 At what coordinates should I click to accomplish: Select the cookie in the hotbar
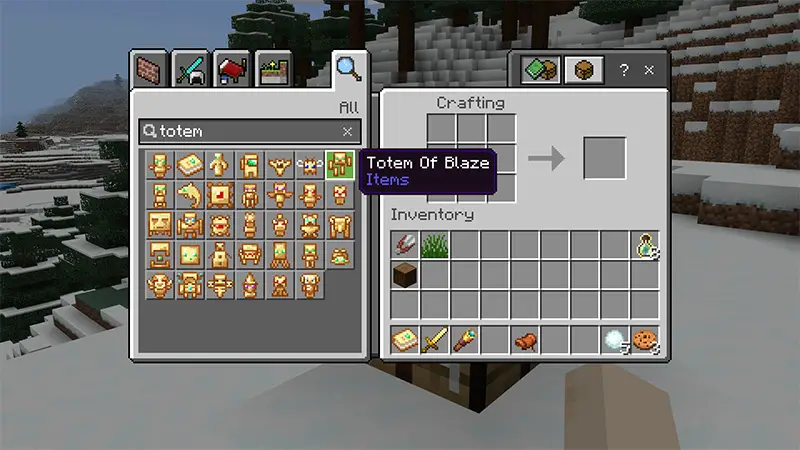(x=645, y=340)
